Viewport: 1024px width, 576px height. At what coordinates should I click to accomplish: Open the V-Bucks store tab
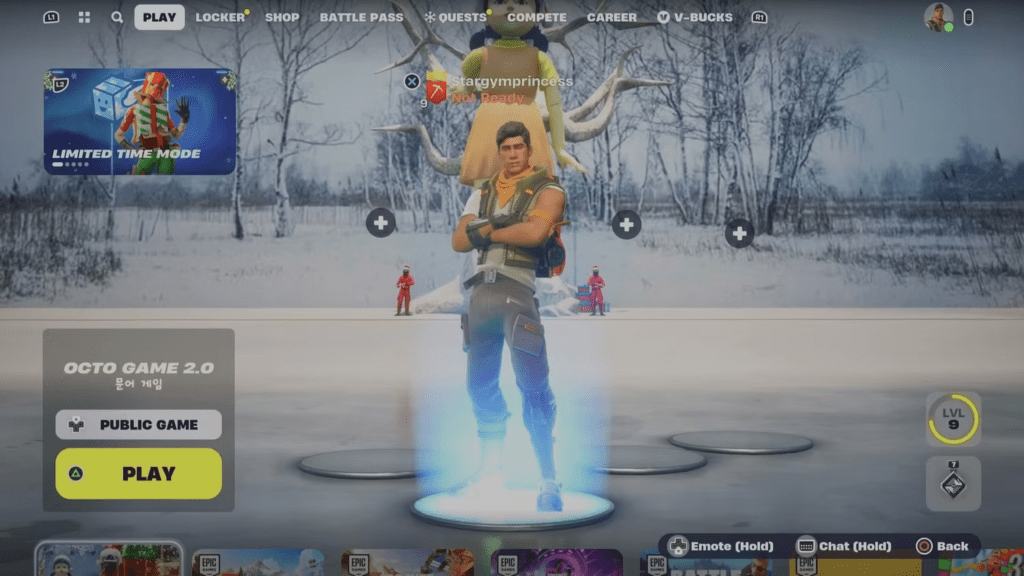click(695, 17)
